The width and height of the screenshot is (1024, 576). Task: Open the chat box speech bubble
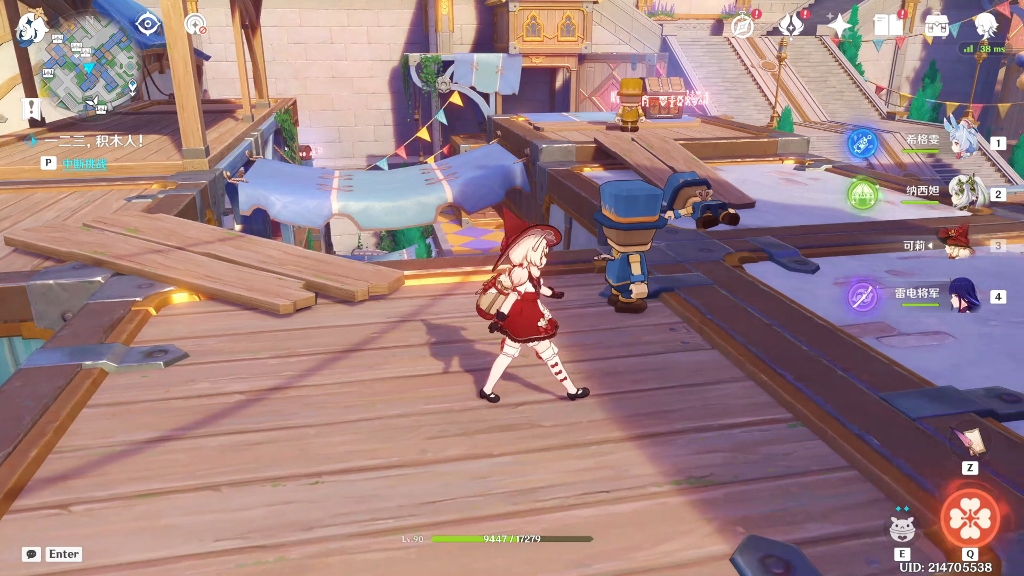point(32,554)
